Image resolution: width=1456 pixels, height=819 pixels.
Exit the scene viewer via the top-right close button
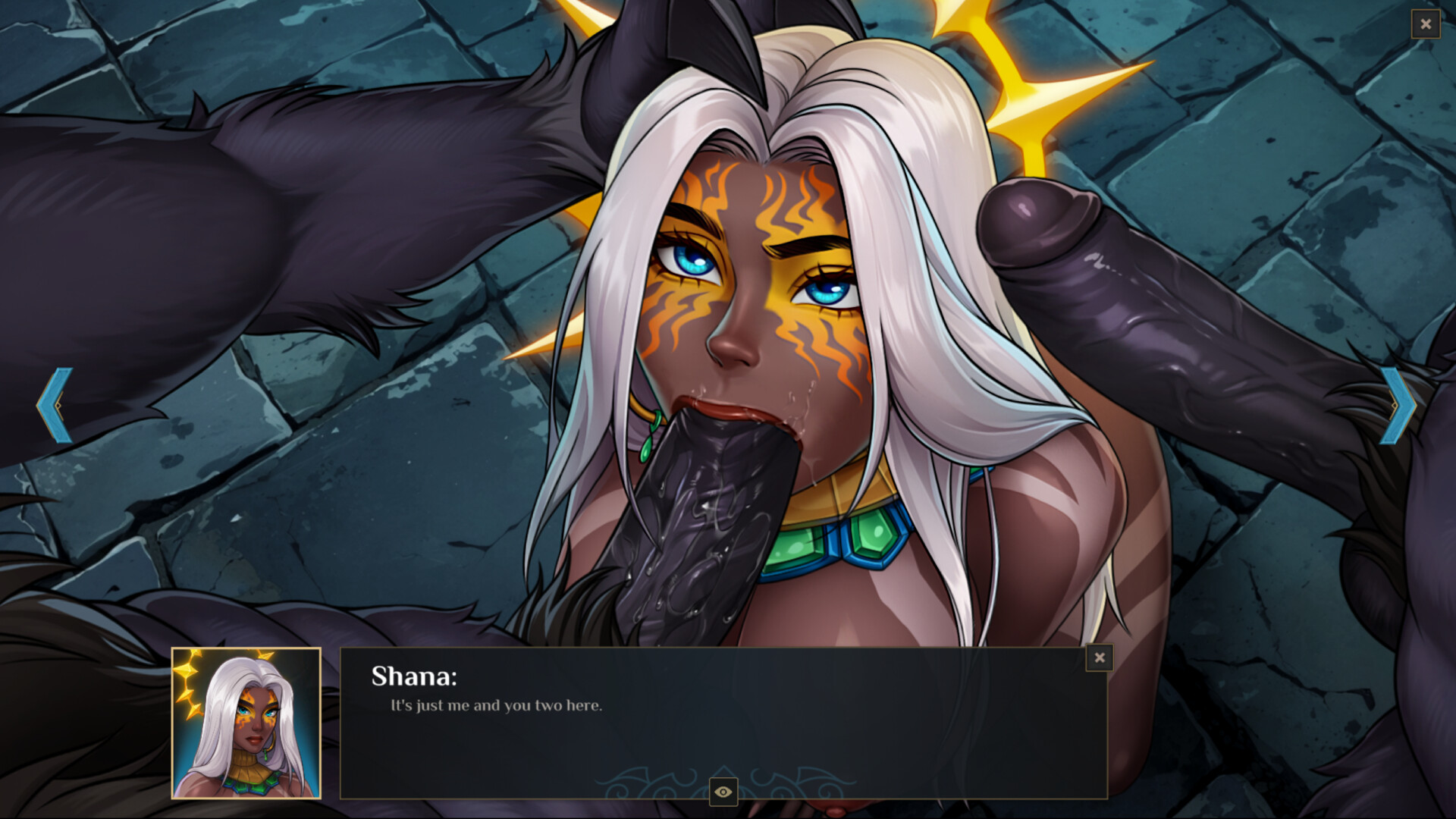[1426, 24]
